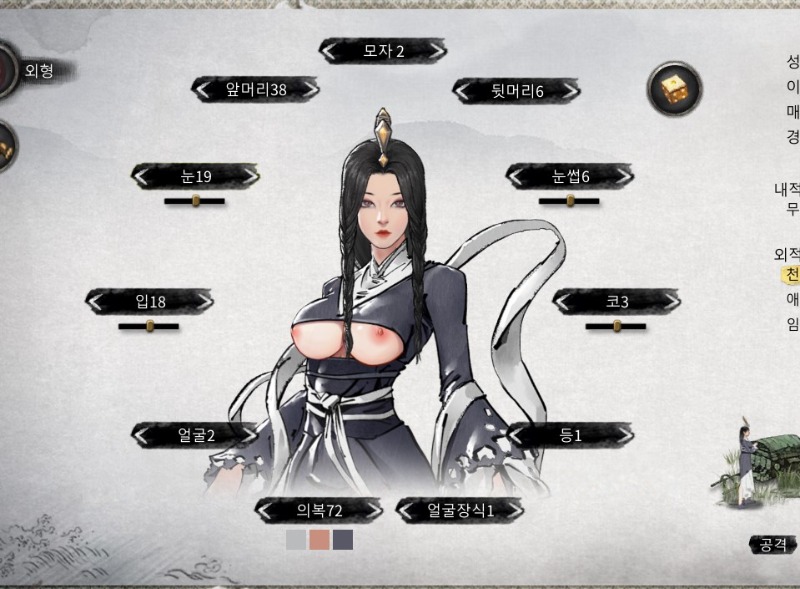Viewport: 800px width, 589px height.
Task: Click the left arrow next to 눈썹6
Action: [519, 177]
